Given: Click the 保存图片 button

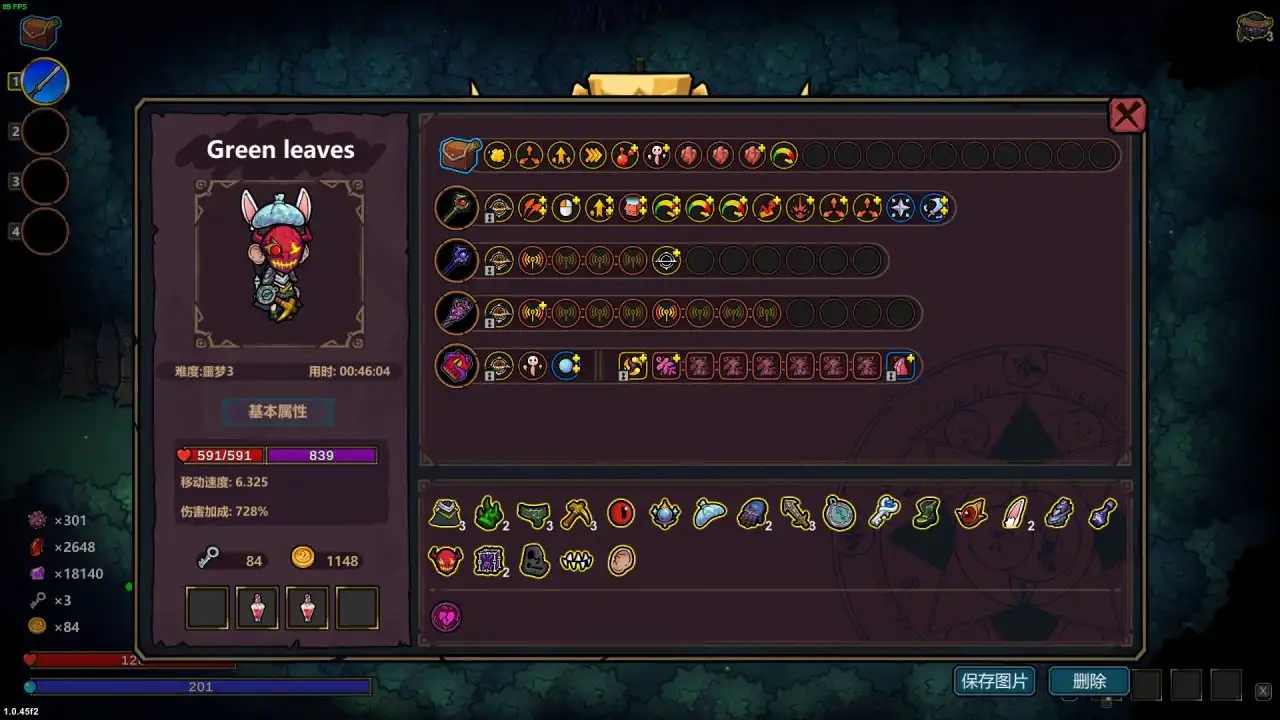Looking at the screenshot, I should 994,680.
